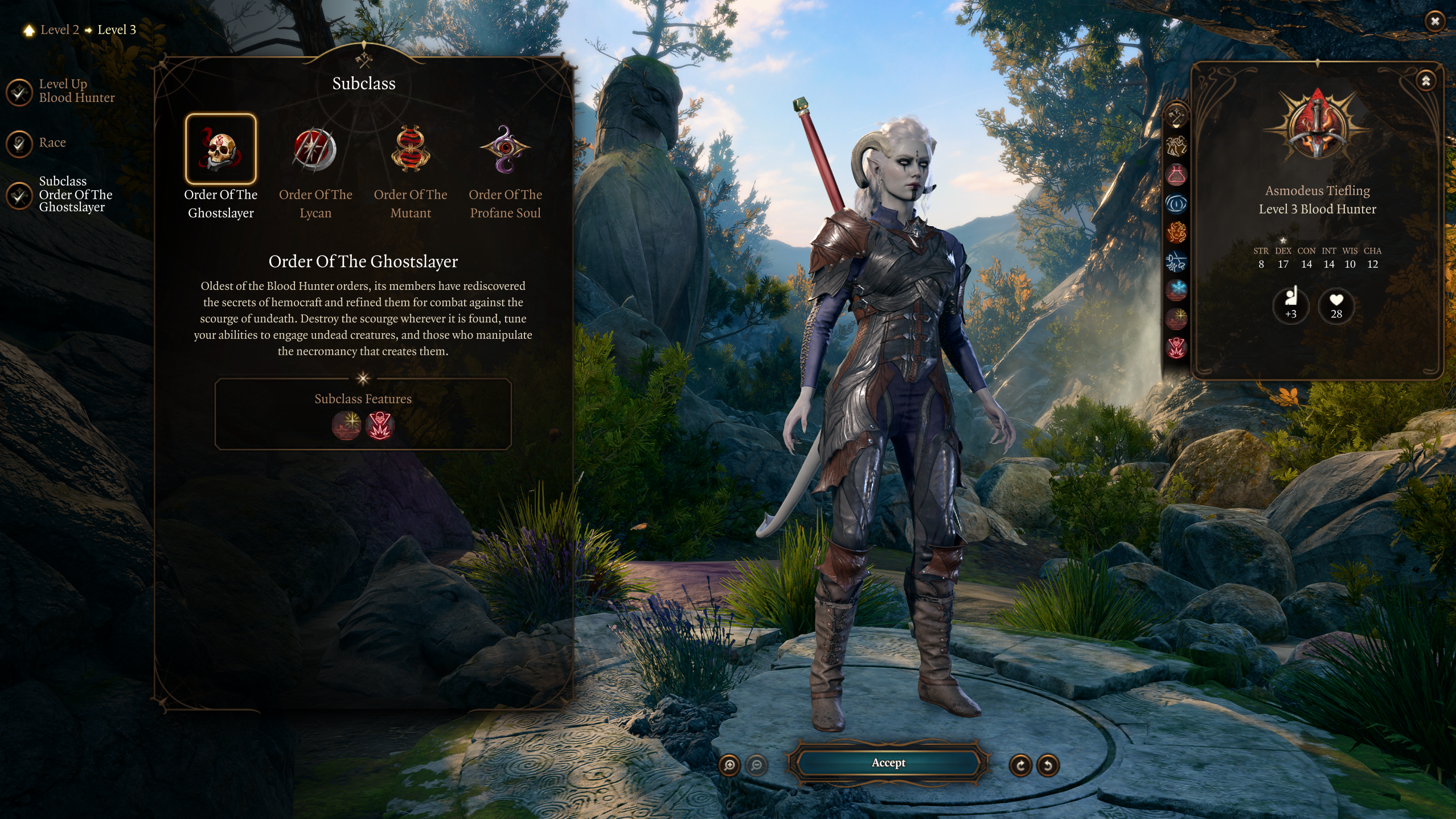Accept the level up choices
Image resolution: width=1456 pixels, height=819 pixels.
(x=888, y=763)
